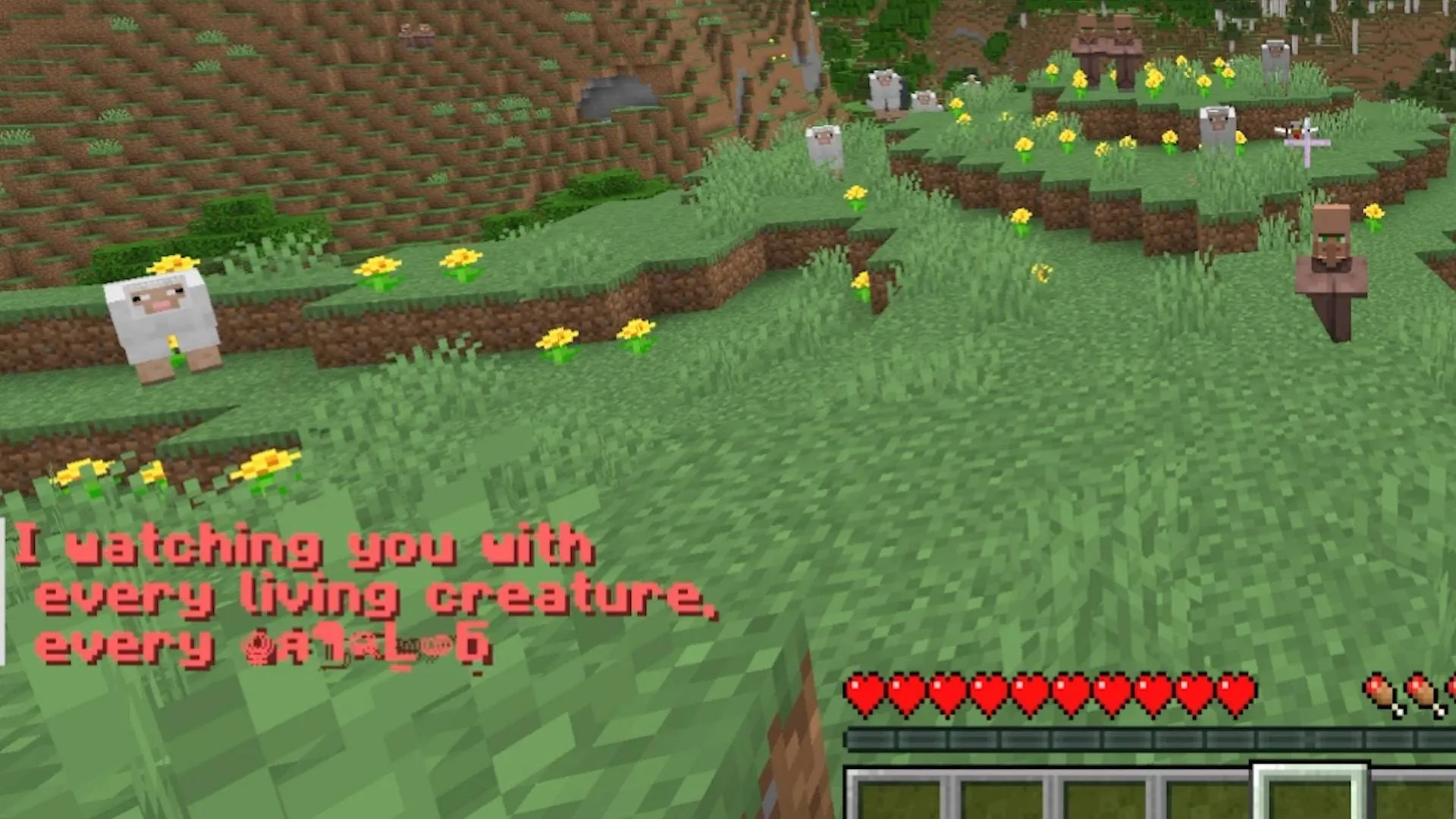
Task: Click the gray sheep on the distant hilltop
Action: (x=887, y=87)
